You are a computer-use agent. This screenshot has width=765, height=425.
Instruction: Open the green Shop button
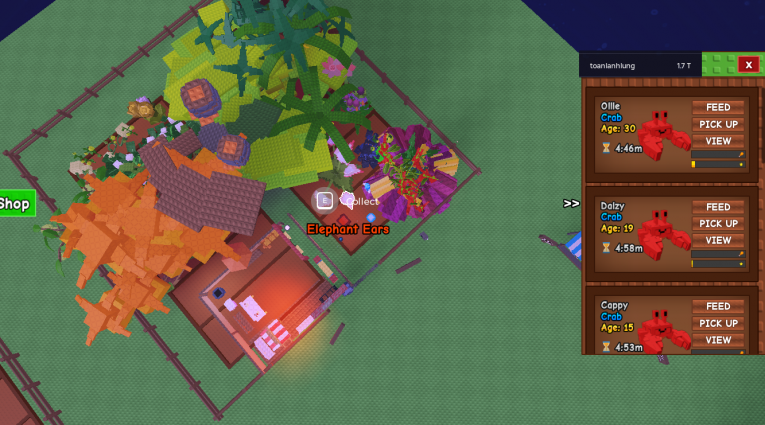point(16,204)
